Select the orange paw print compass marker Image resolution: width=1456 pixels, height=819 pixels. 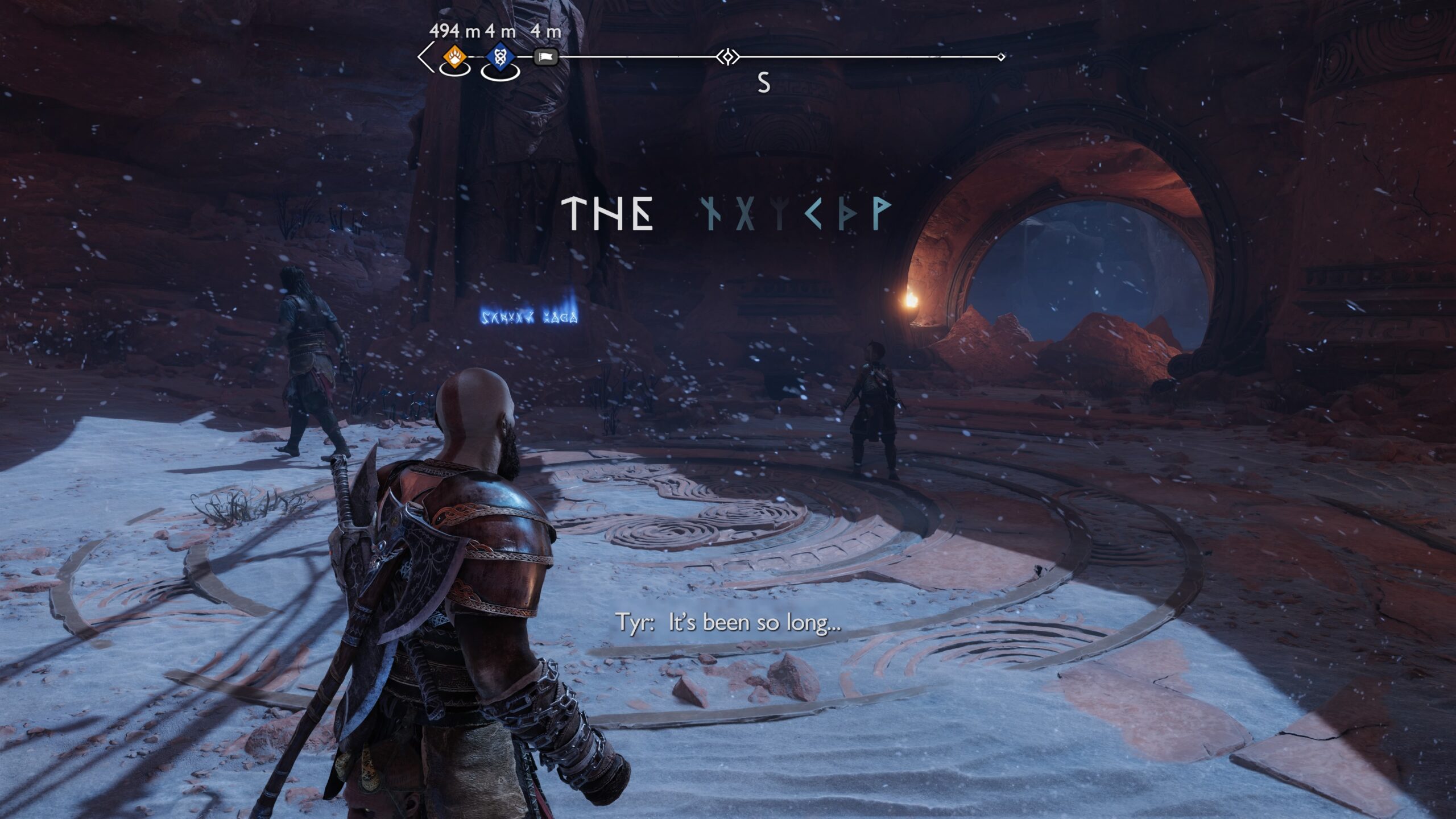click(454, 57)
